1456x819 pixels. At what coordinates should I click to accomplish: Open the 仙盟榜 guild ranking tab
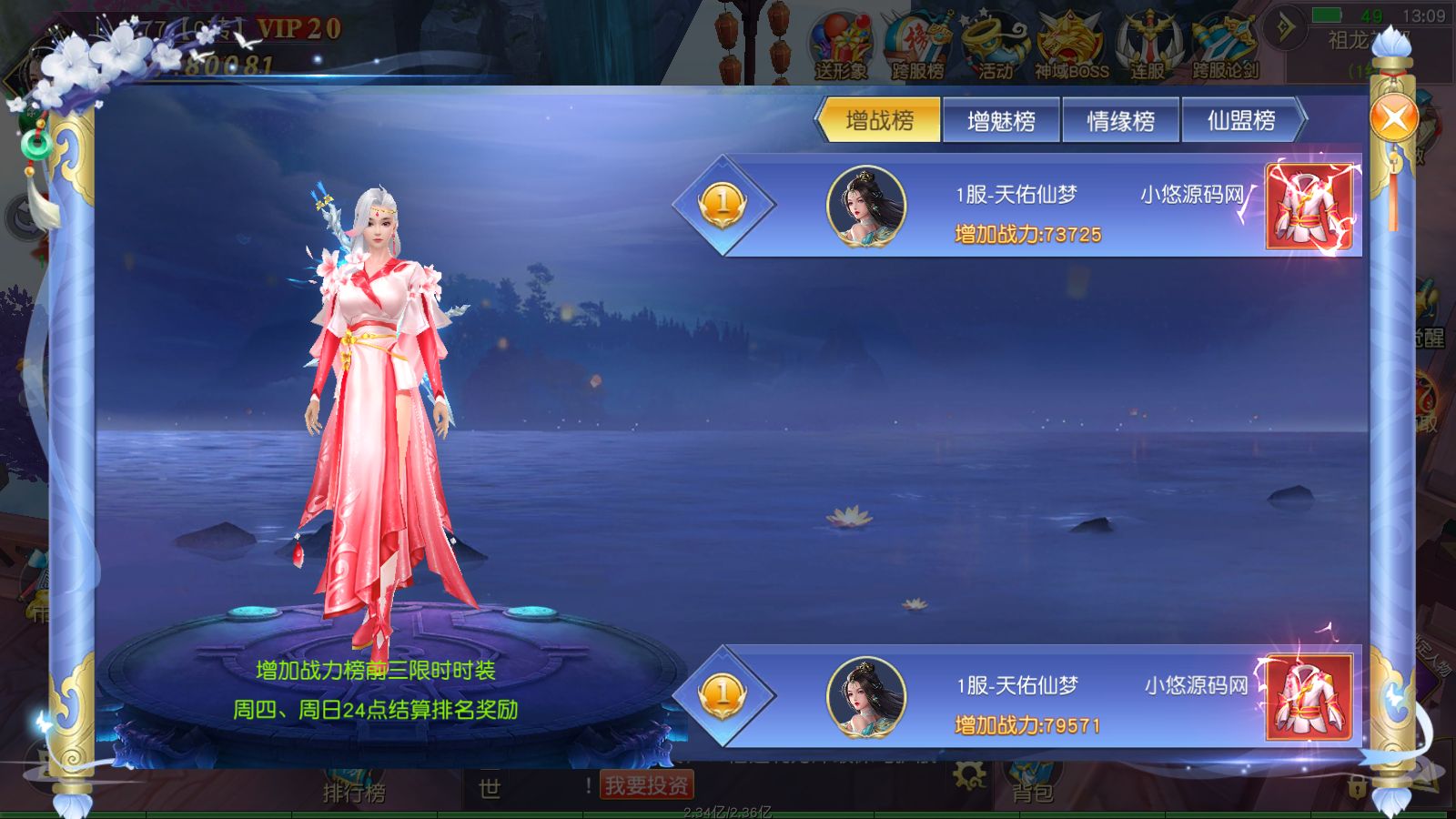pyautogui.click(x=1240, y=119)
